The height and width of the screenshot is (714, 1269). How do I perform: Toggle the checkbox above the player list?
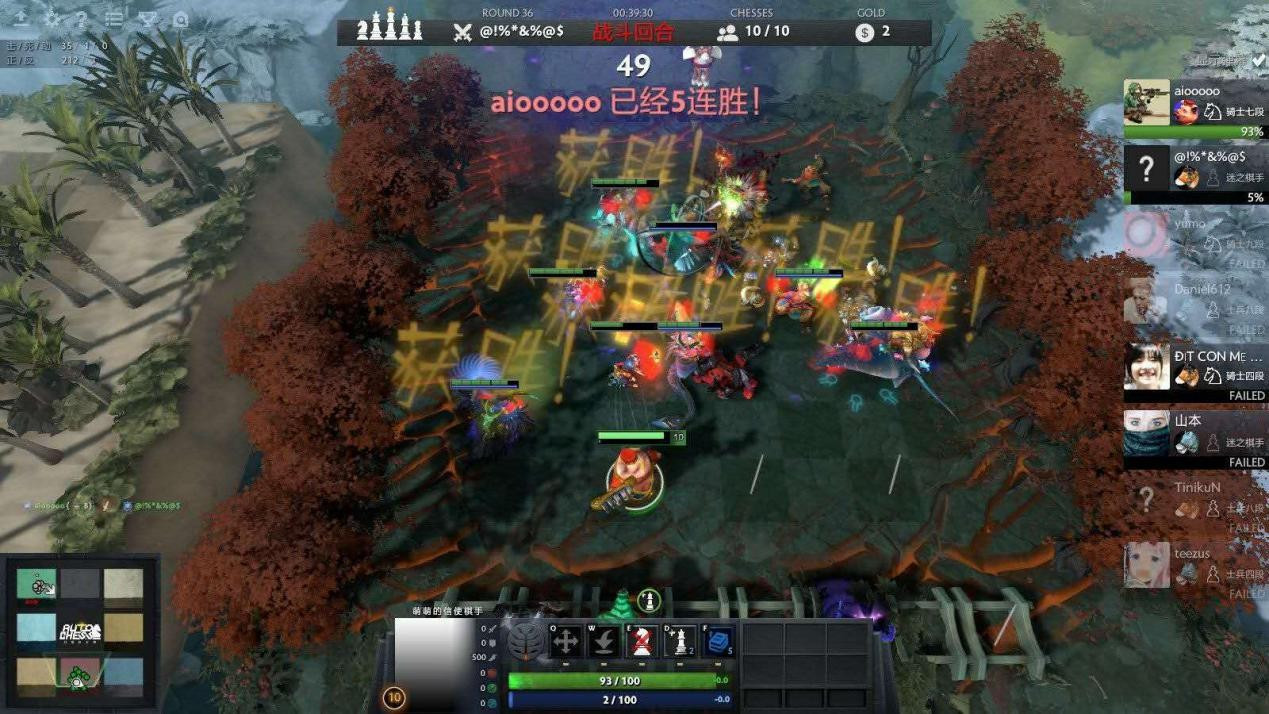1258,61
